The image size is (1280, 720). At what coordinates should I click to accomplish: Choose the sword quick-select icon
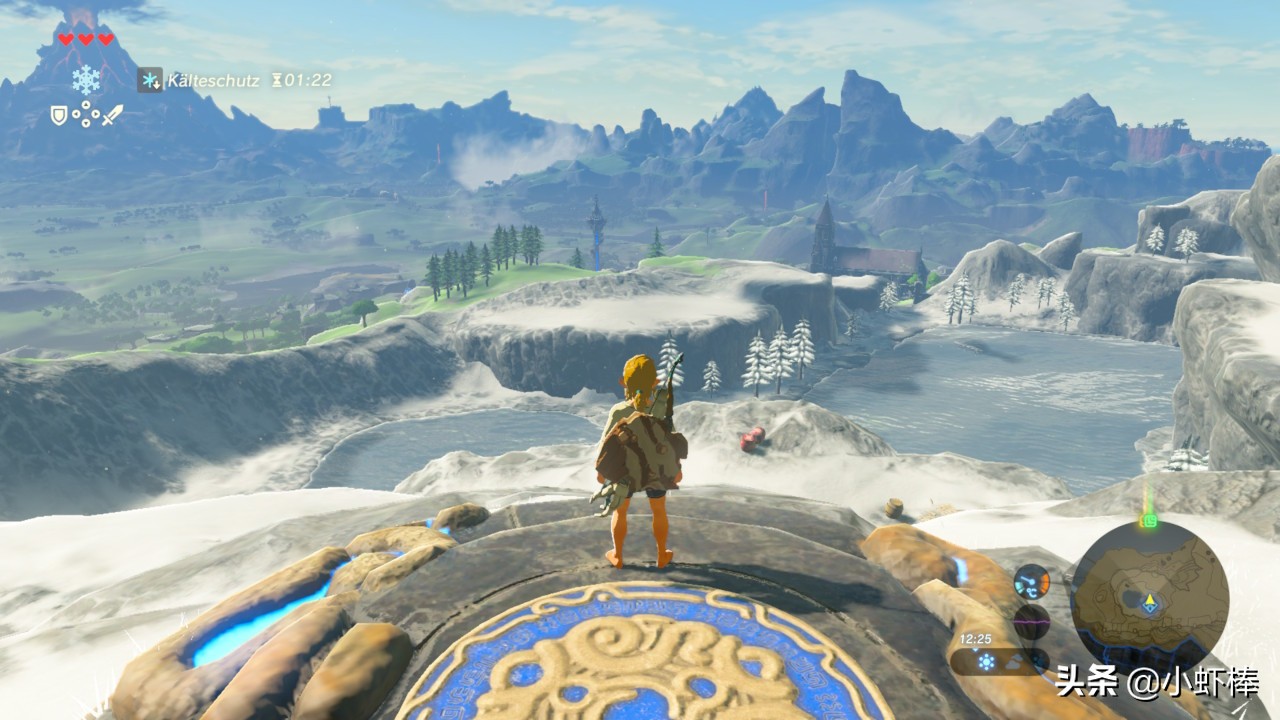click(x=112, y=115)
